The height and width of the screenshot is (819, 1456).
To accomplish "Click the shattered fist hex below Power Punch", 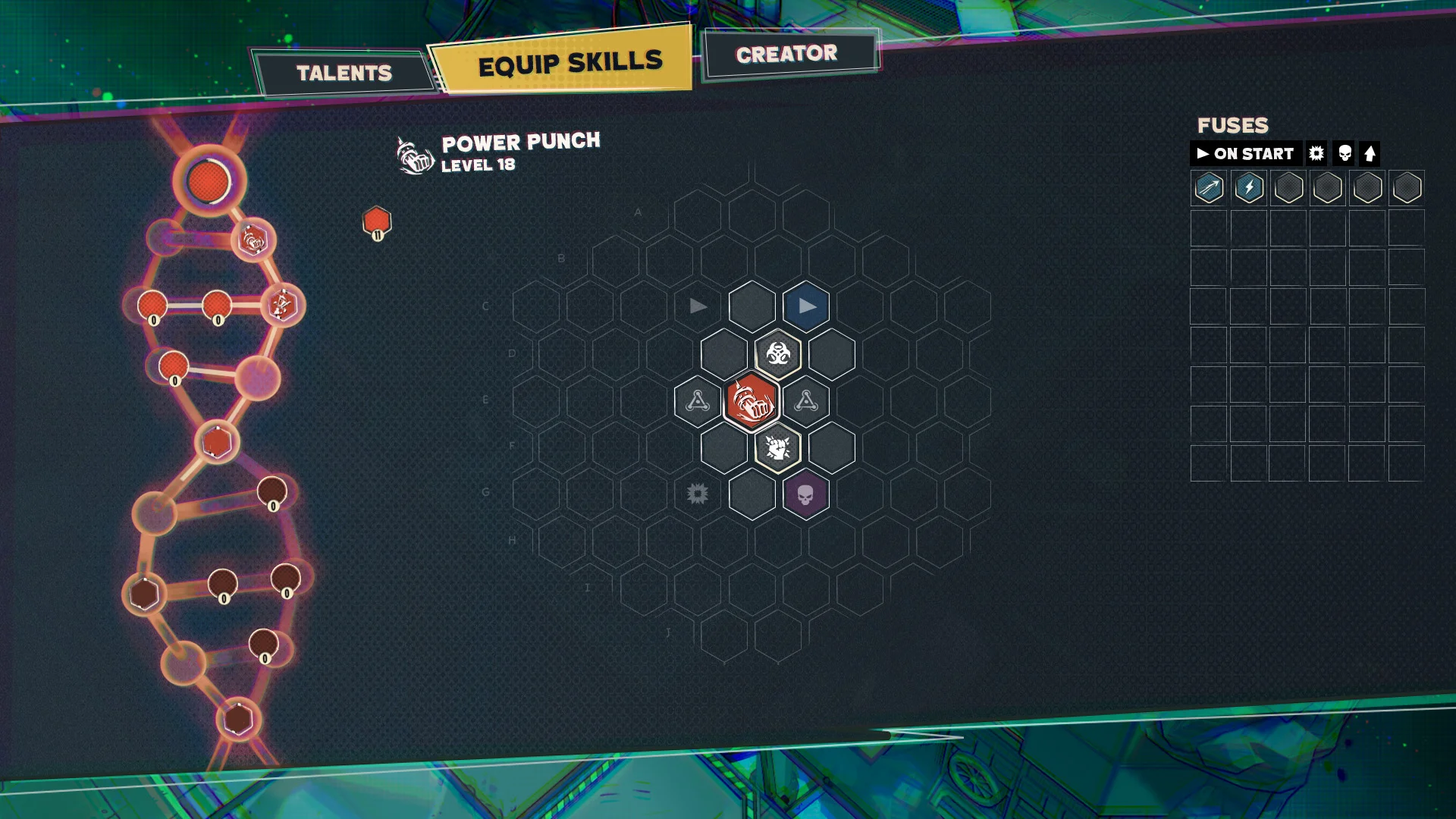I will tap(777, 449).
